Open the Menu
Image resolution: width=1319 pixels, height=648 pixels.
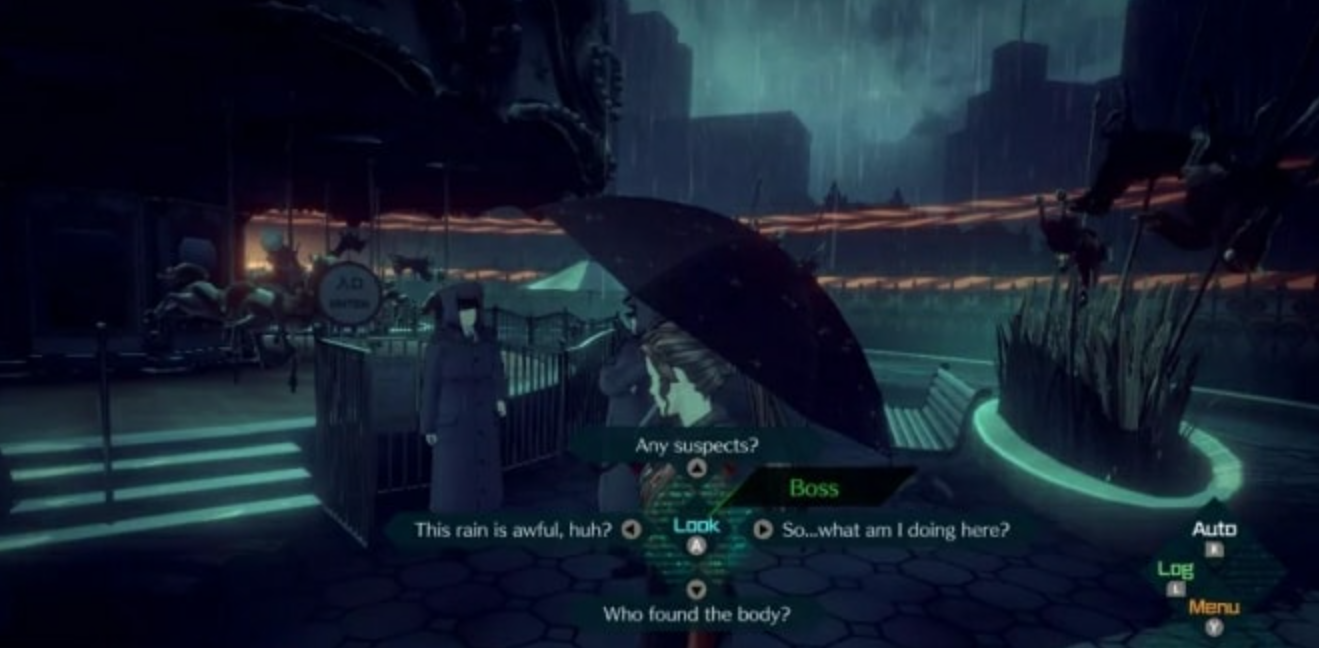[x=1213, y=608]
